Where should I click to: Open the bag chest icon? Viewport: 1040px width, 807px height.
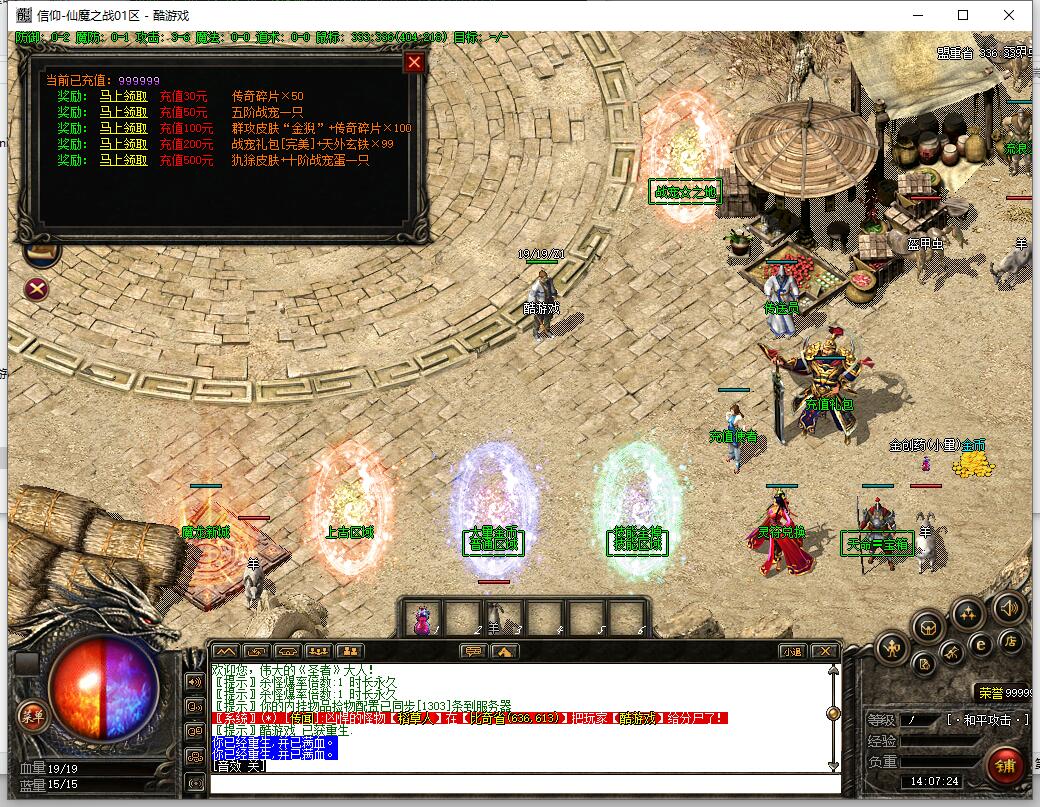coord(930,627)
